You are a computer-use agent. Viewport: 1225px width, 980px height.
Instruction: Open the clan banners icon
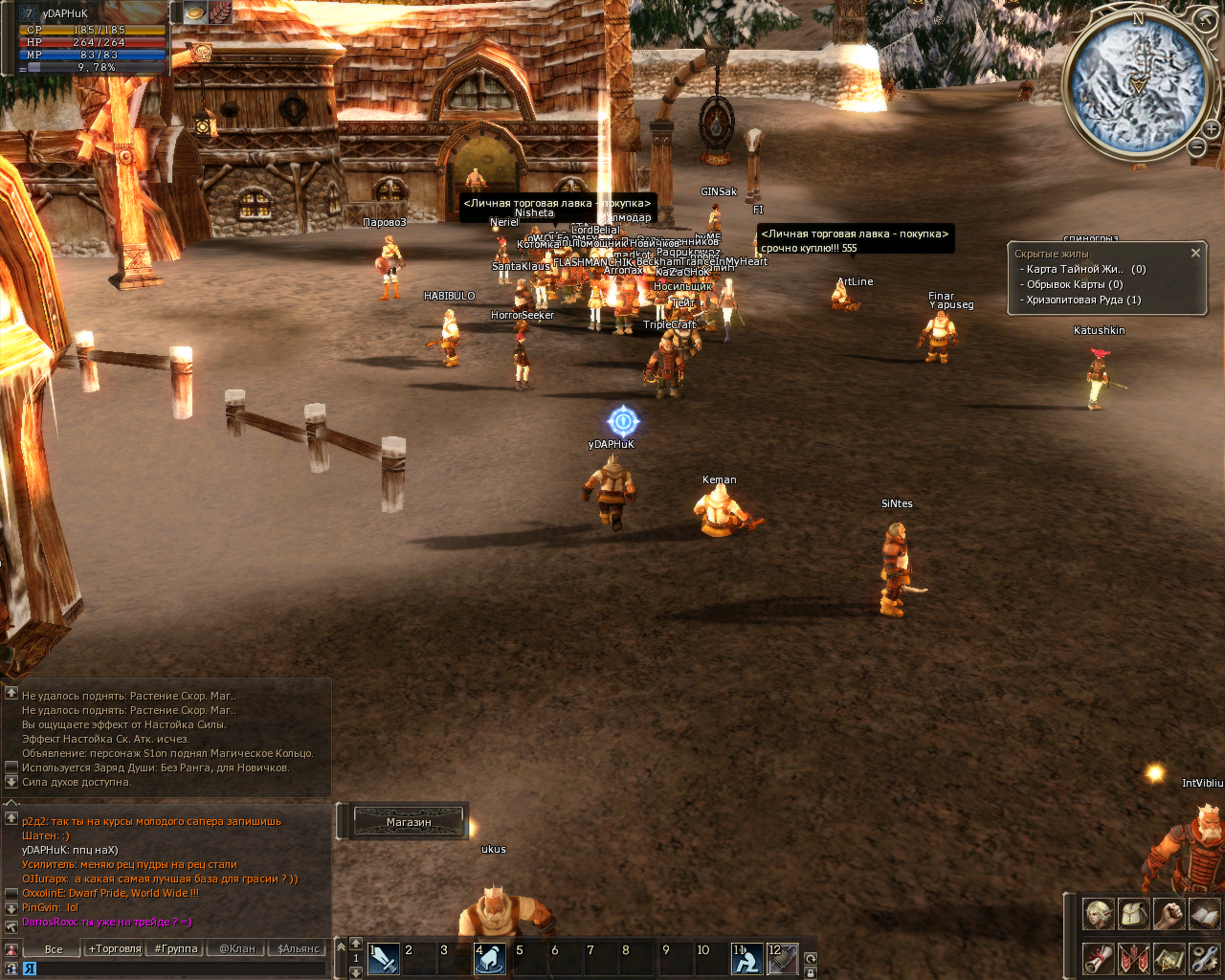[1133, 957]
